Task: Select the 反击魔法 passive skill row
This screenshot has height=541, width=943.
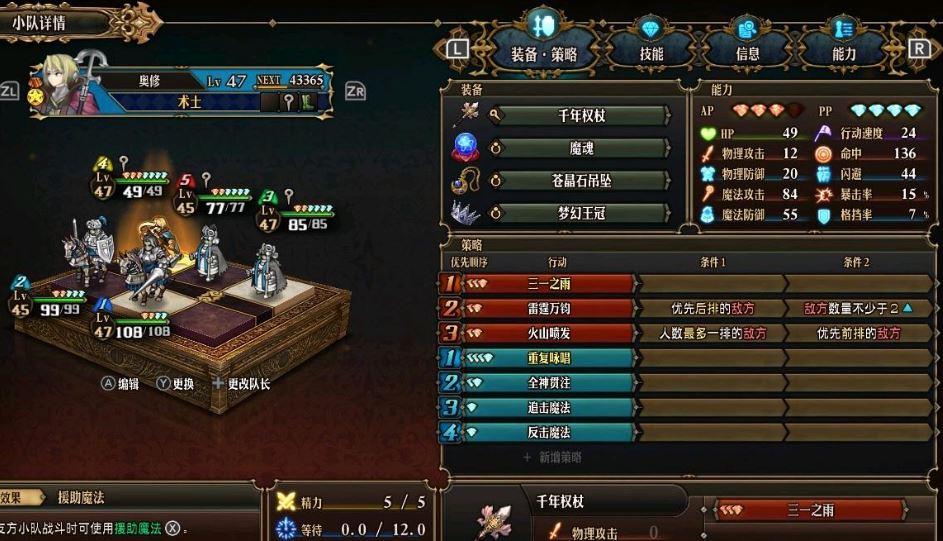Action: click(x=548, y=432)
